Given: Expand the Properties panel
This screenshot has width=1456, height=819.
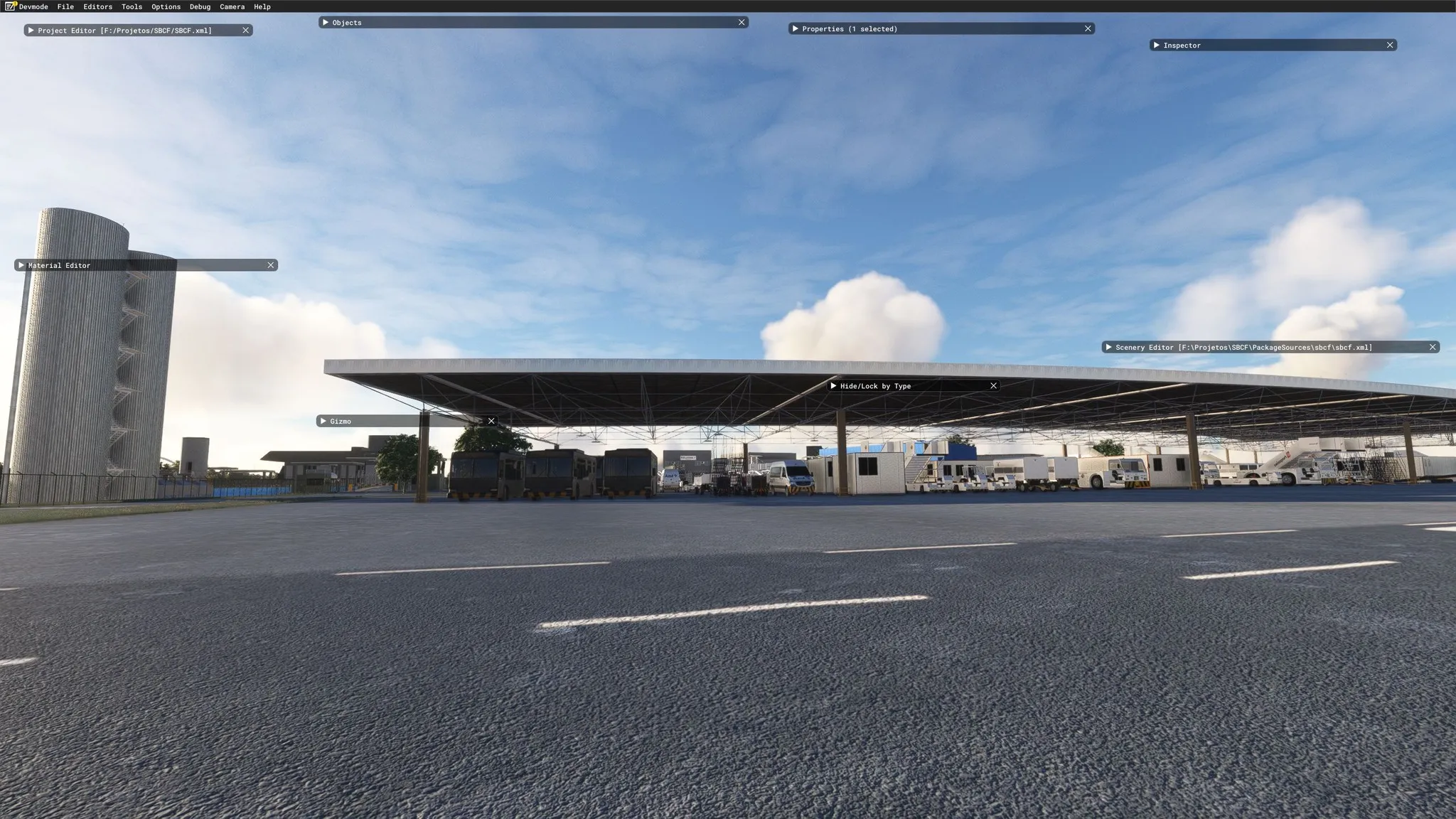Looking at the screenshot, I should 795,29.
